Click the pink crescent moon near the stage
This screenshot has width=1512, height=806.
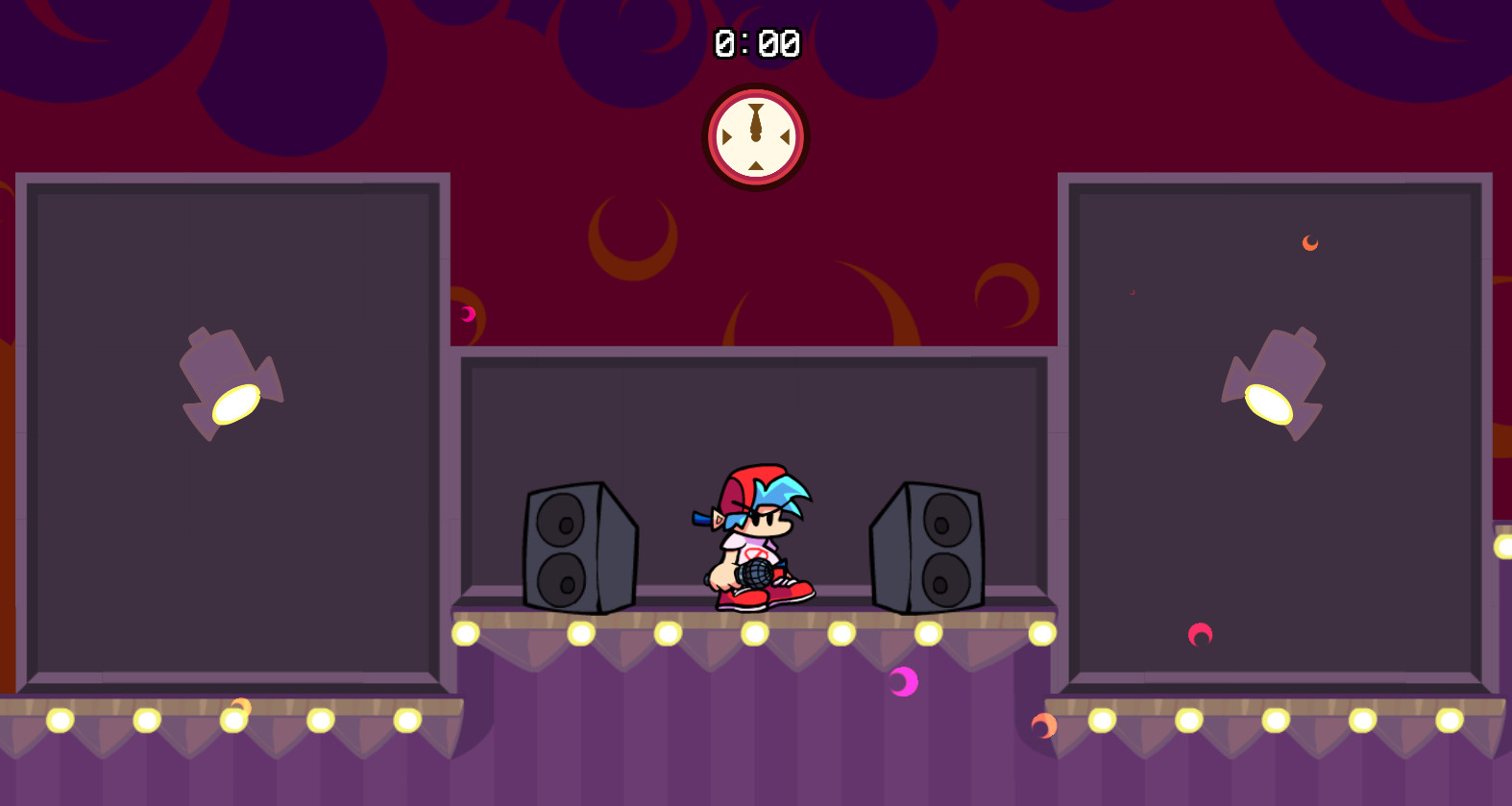click(901, 681)
